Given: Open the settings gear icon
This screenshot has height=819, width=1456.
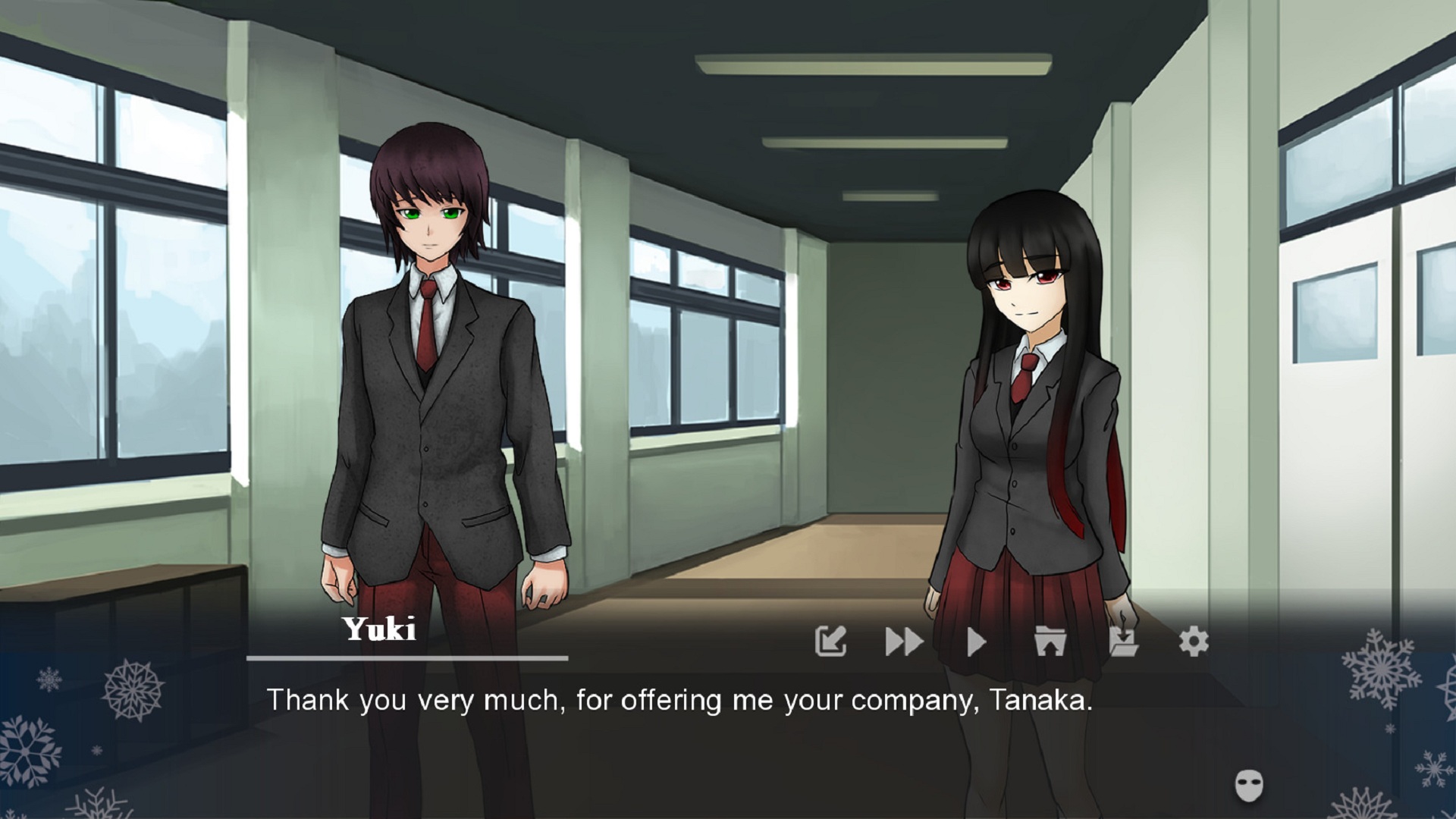Looking at the screenshot, I should tap(1193, 641).
